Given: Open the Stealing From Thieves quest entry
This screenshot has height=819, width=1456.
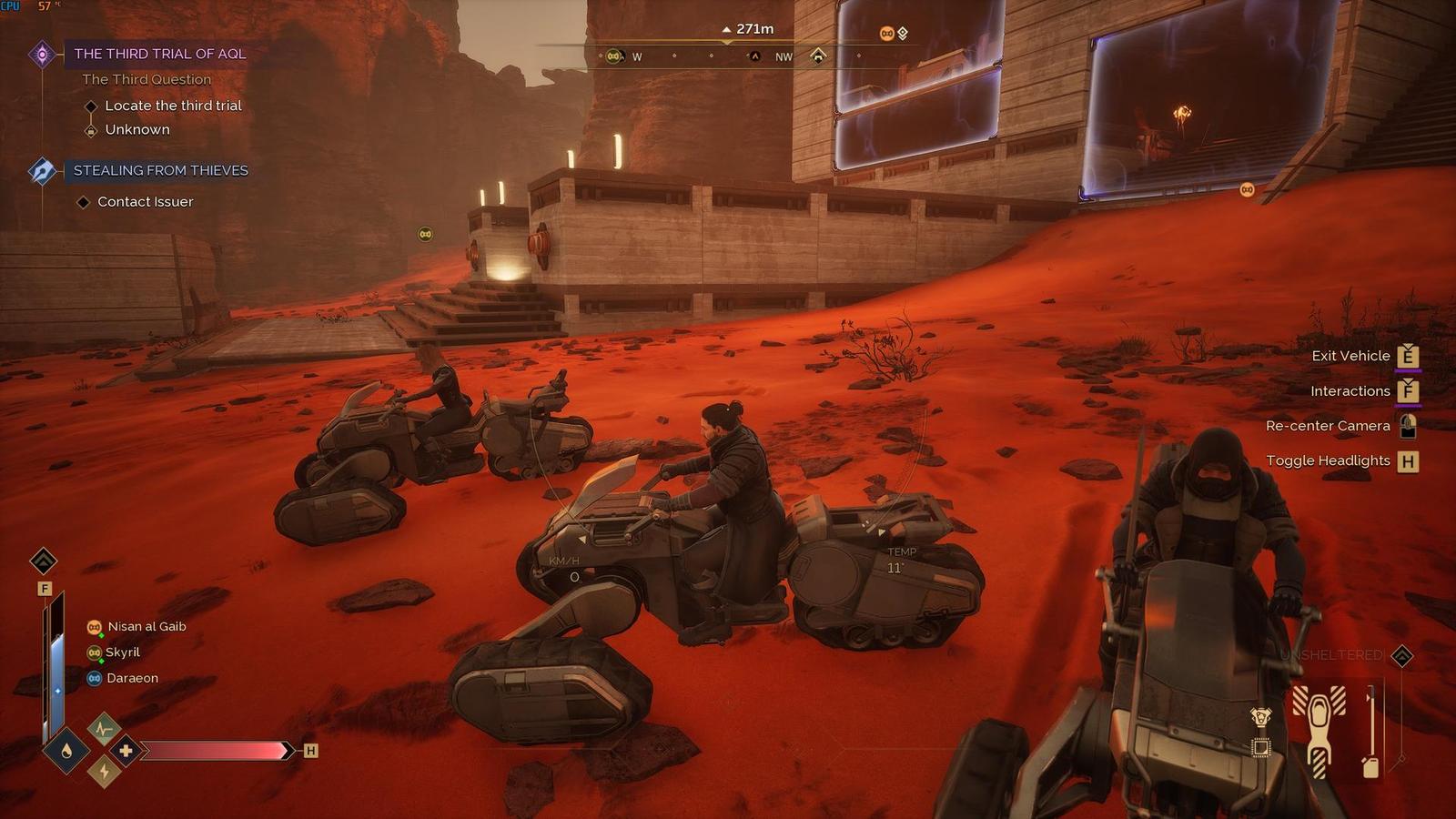Looking at the screenshot, I should (160, 170).
